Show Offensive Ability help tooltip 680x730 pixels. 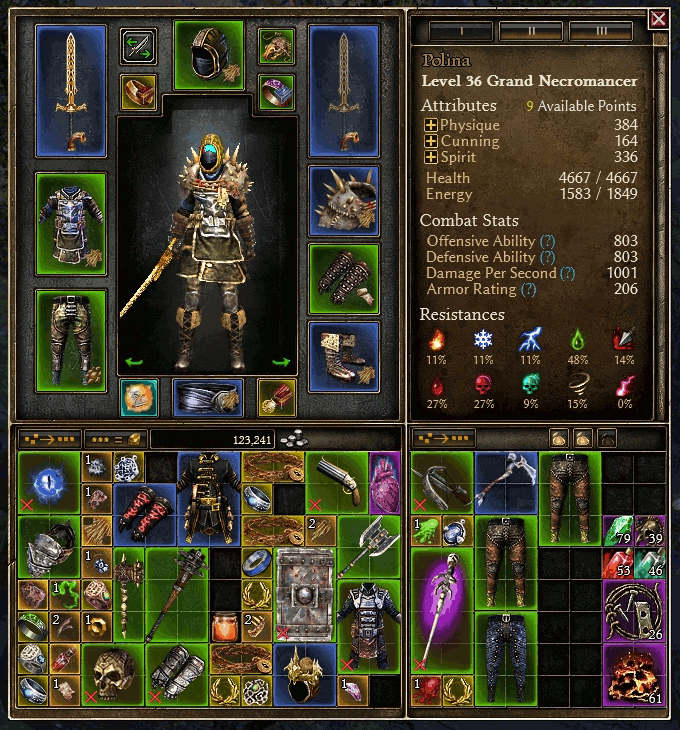(x=547, y=242)
